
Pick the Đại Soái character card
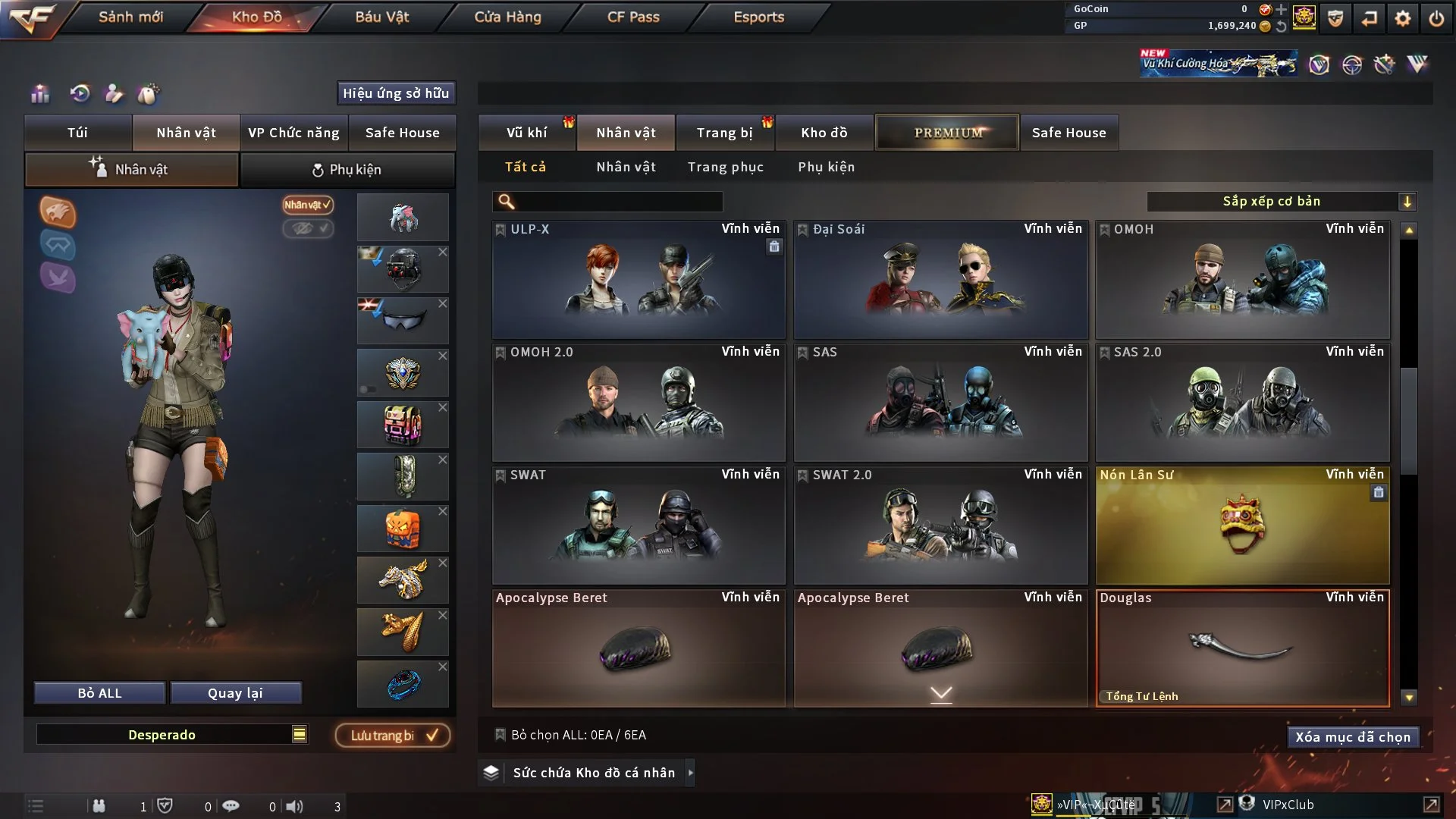tap(940, 281)
